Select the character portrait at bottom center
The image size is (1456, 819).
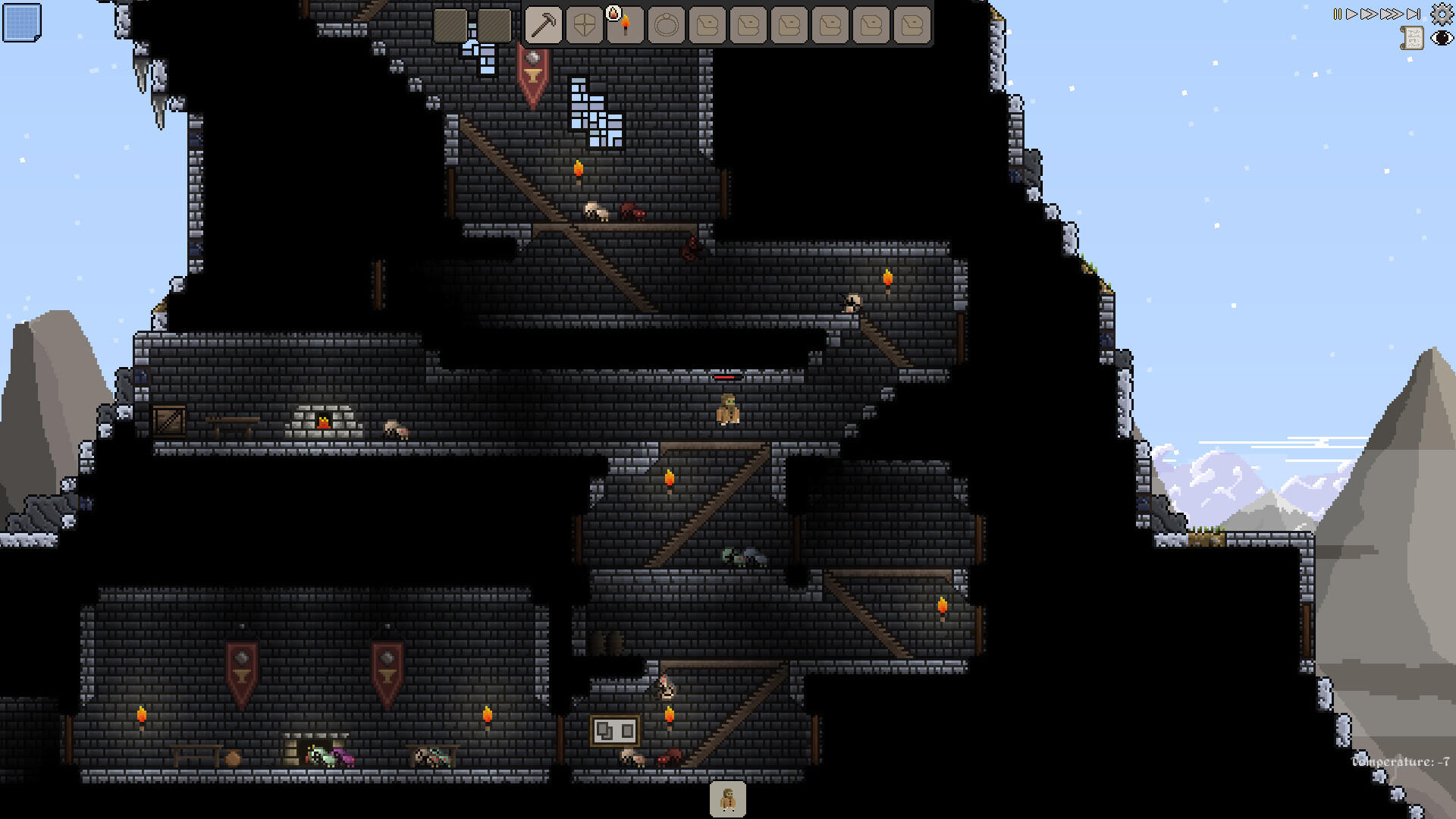pyautogui.click(x=727, y=797)
